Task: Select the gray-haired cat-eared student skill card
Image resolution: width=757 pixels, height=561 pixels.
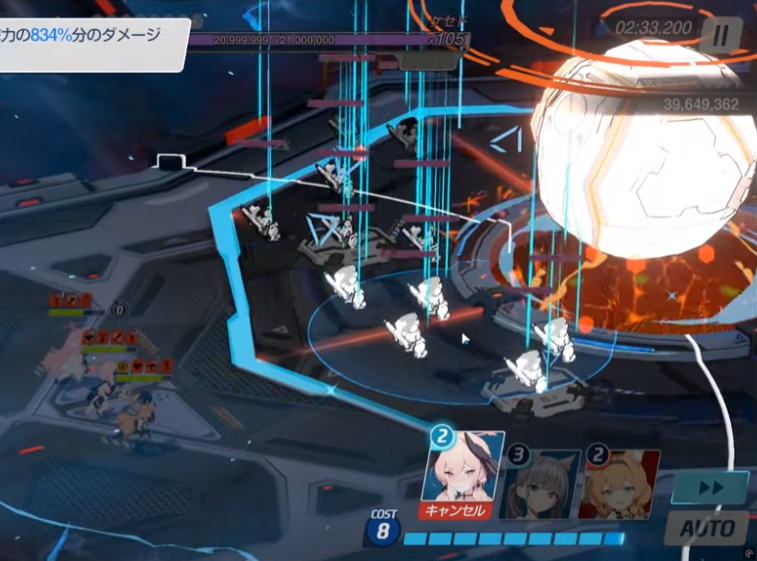Action: tap(541, 484)
